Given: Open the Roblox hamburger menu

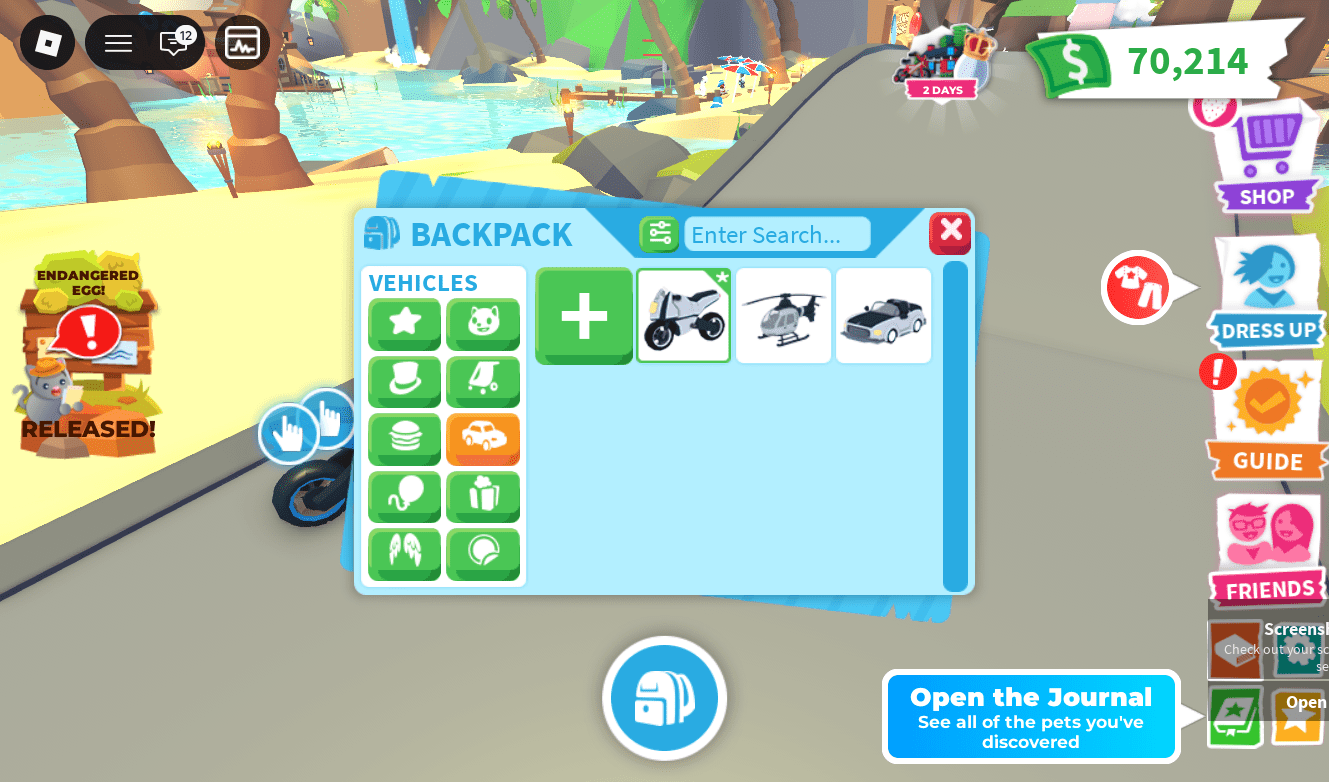Looking at the screenshot, I should pos(117,43).
